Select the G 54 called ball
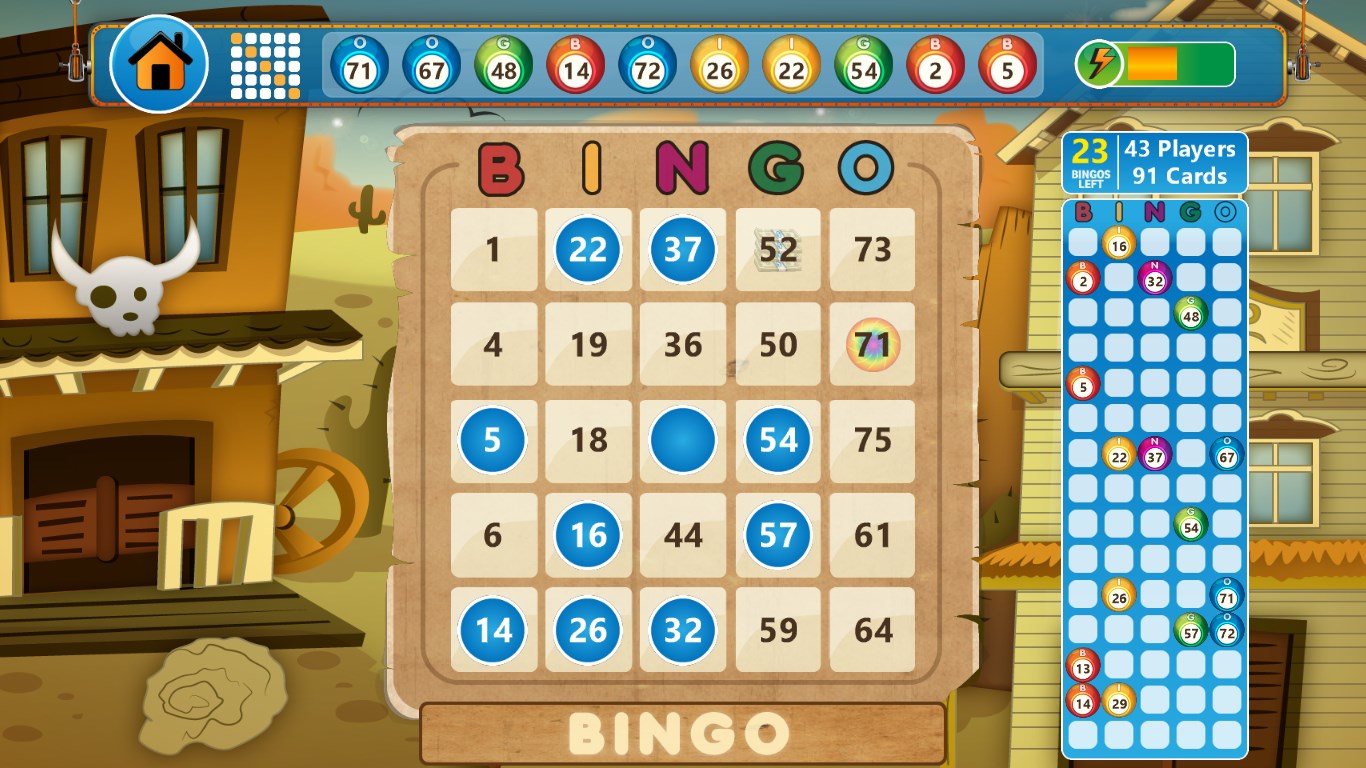 click(863, 64)
